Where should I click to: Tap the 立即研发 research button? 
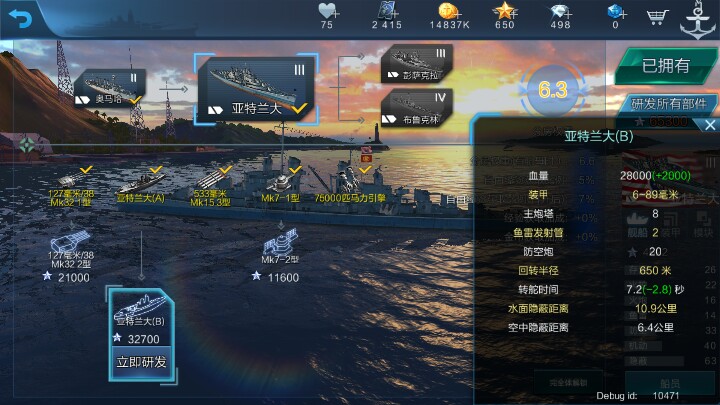point(141,362)
